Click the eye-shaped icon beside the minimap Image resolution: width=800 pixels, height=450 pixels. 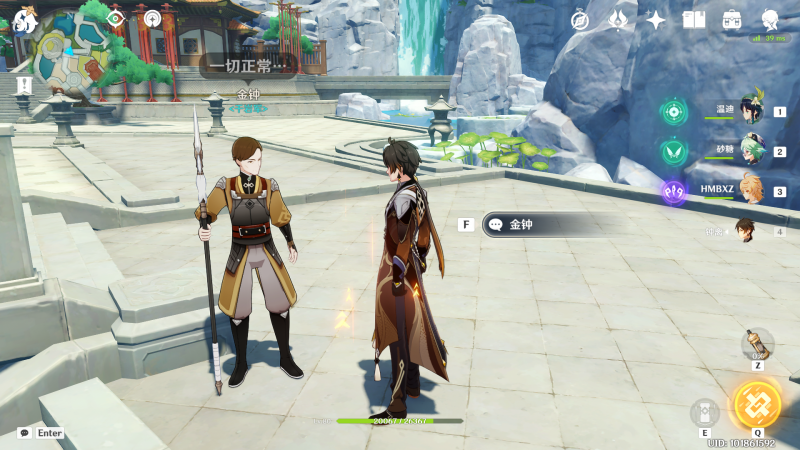[116, 18]
